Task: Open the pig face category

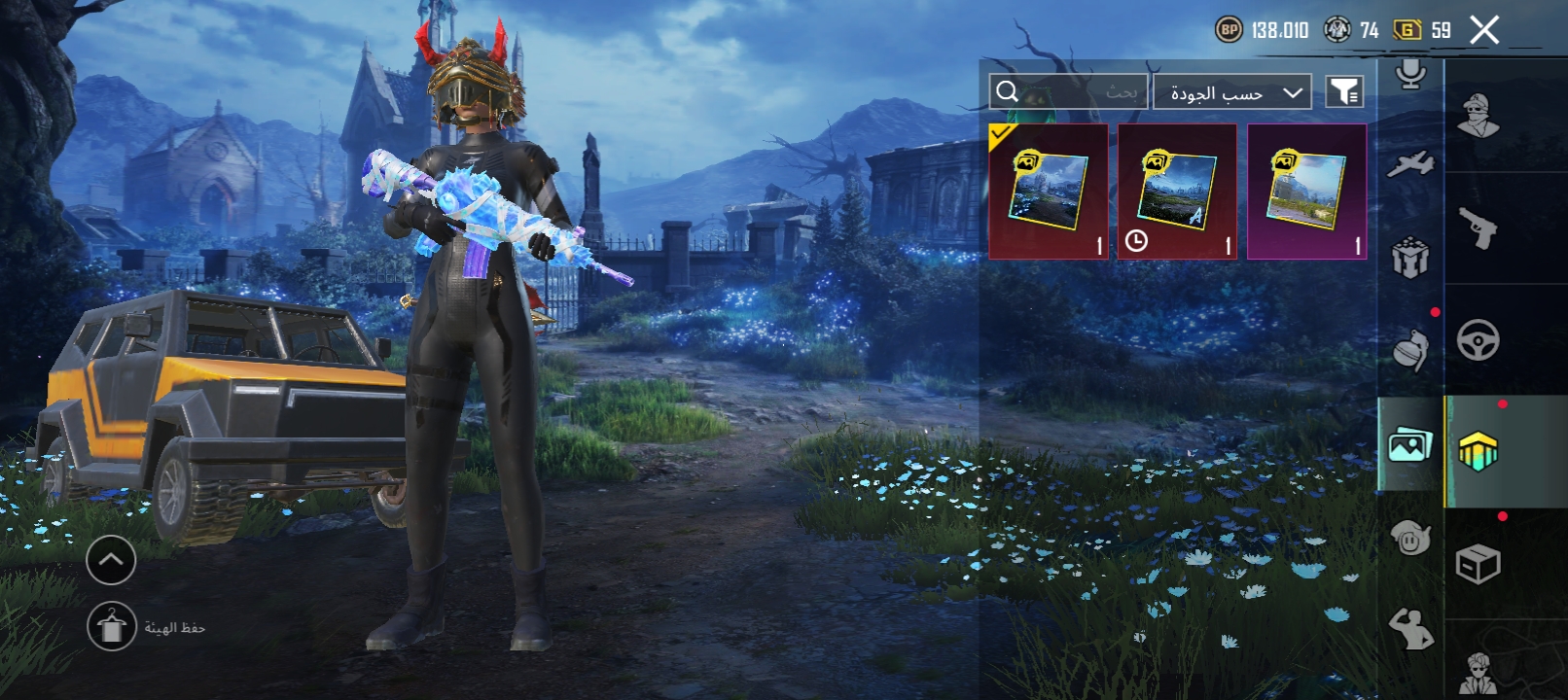Action: 1410,538
